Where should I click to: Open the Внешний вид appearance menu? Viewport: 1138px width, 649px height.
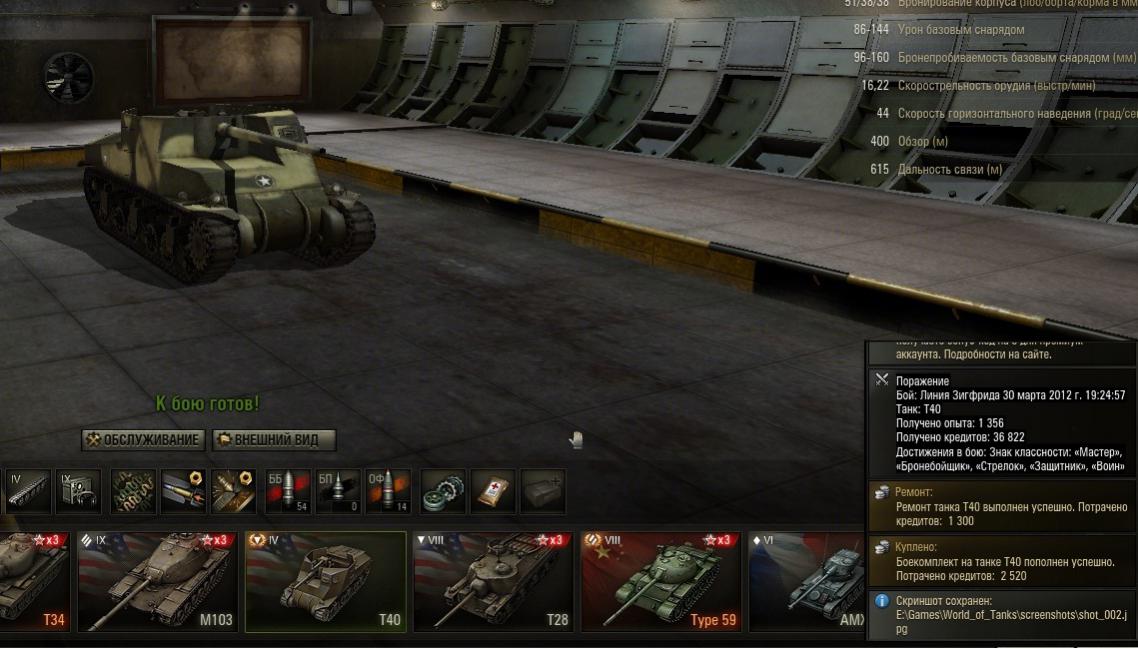point(273,440)
